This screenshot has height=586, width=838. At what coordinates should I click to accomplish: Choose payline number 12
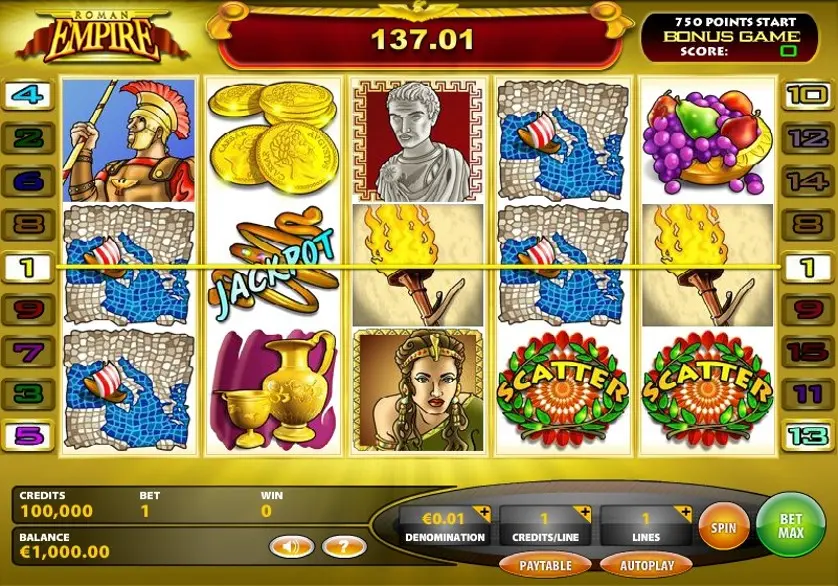[808, 138]
